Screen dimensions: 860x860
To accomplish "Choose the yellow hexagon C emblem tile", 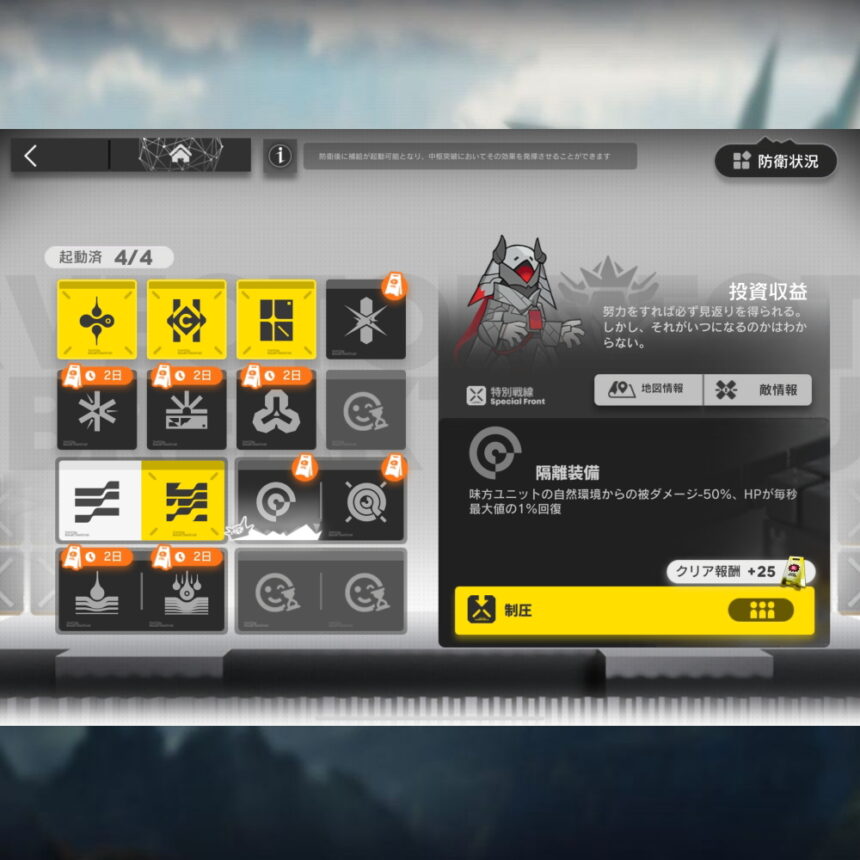I will (187, 320).
